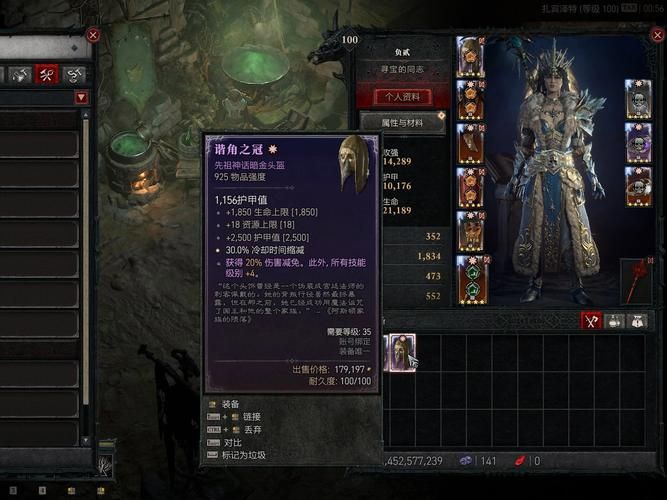Click the helm item in inventory grid

click(x=400, y=351)
